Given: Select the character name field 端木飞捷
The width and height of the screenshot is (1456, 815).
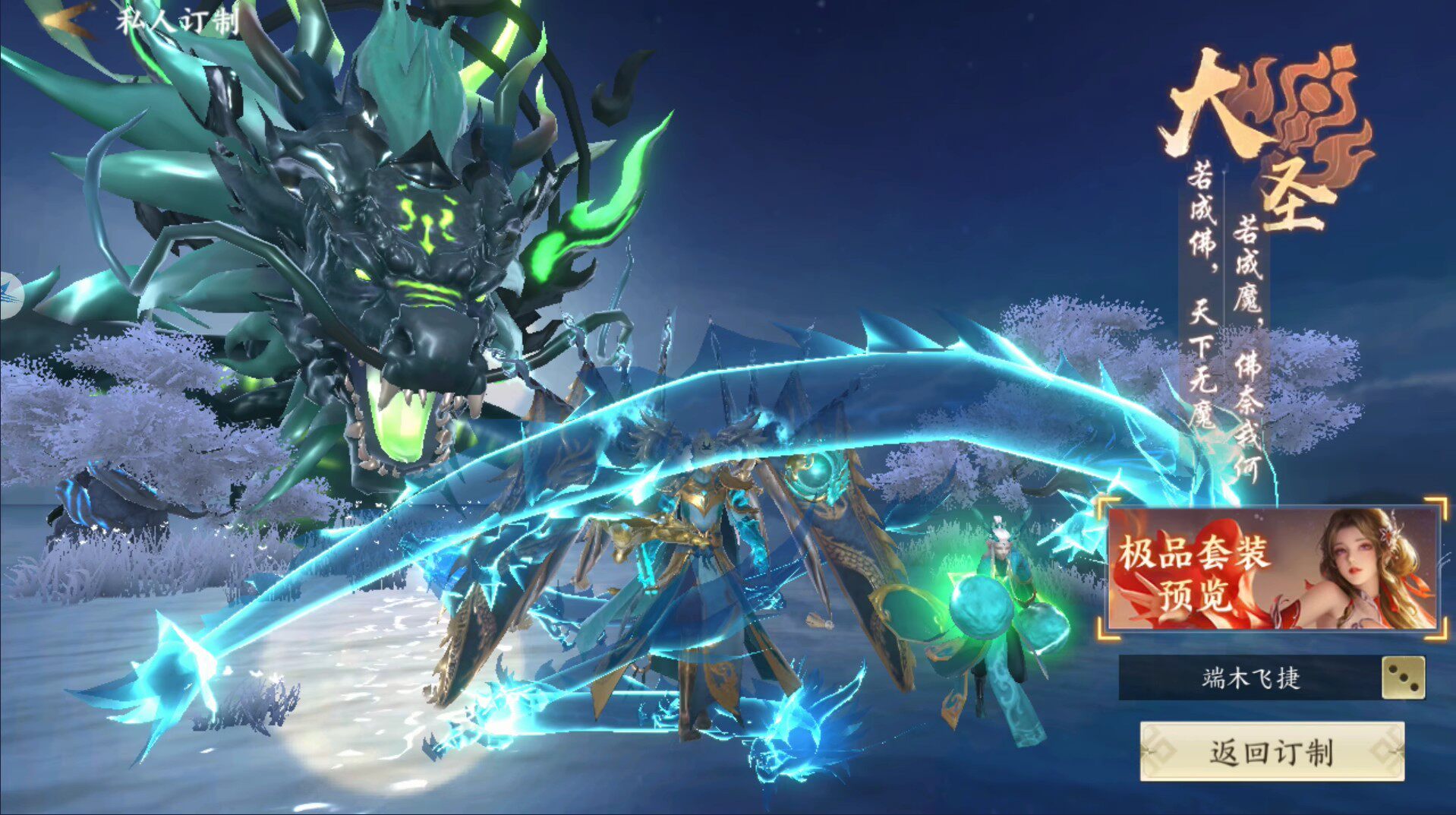Looking at the screenshot, I should click(x=1250, y=678).
